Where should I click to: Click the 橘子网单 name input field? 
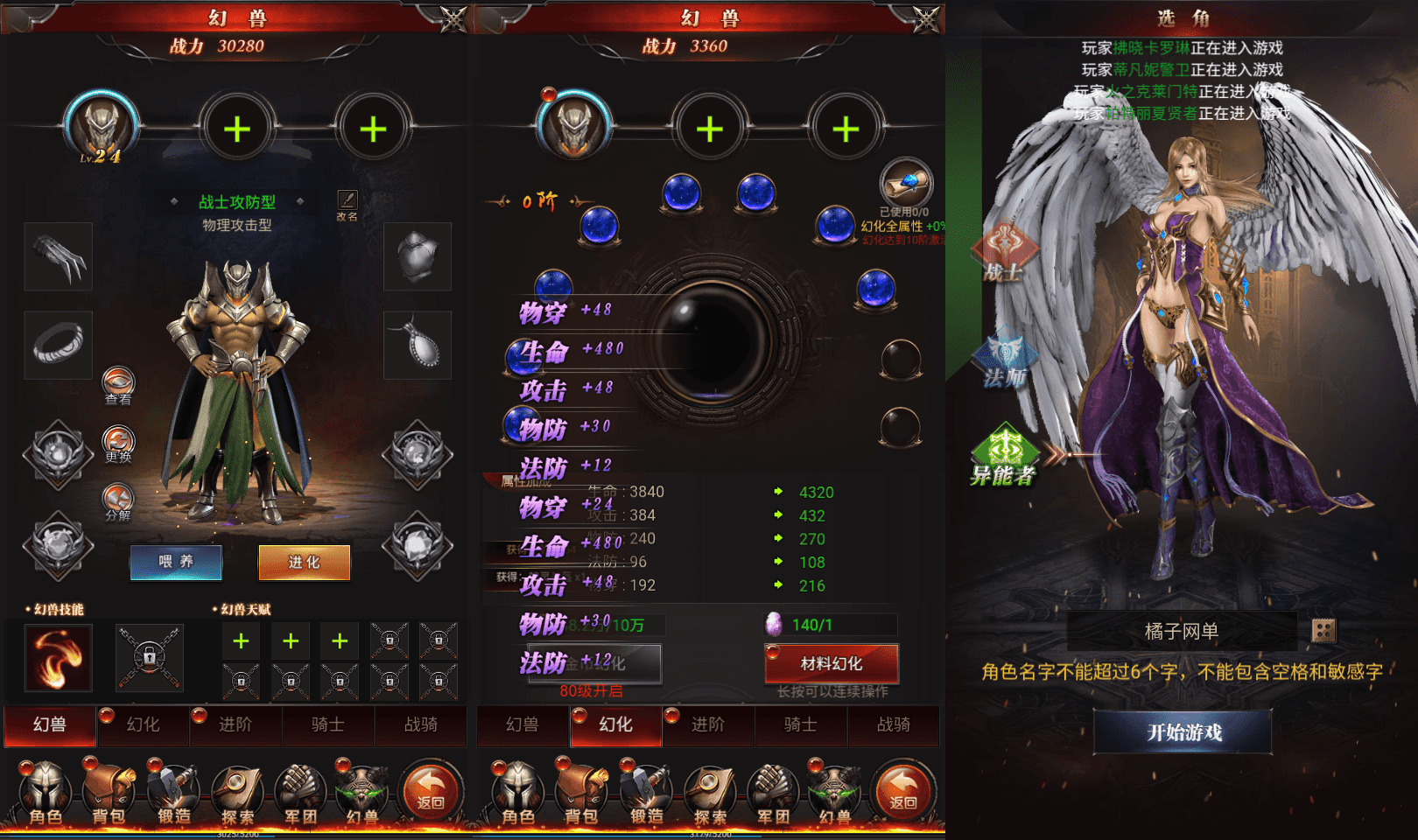(x=1180, y=632)
